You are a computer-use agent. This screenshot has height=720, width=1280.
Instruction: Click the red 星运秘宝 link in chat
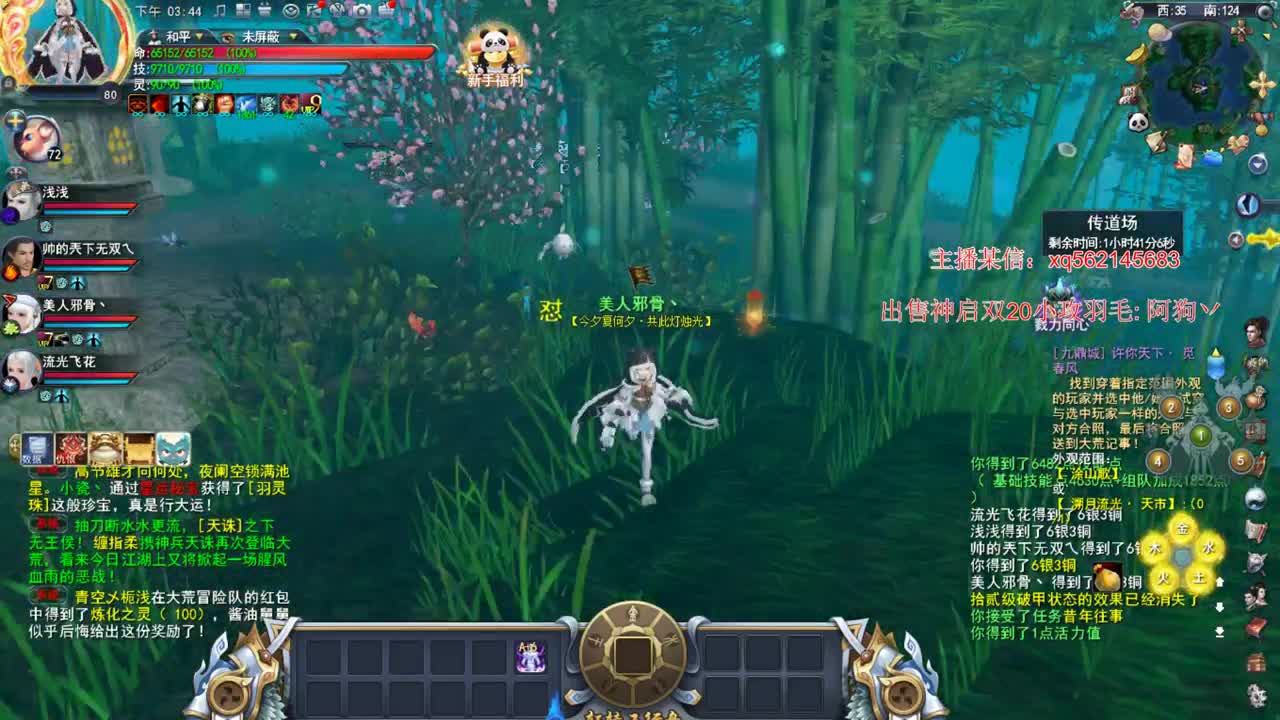click(x=169, y=488)
